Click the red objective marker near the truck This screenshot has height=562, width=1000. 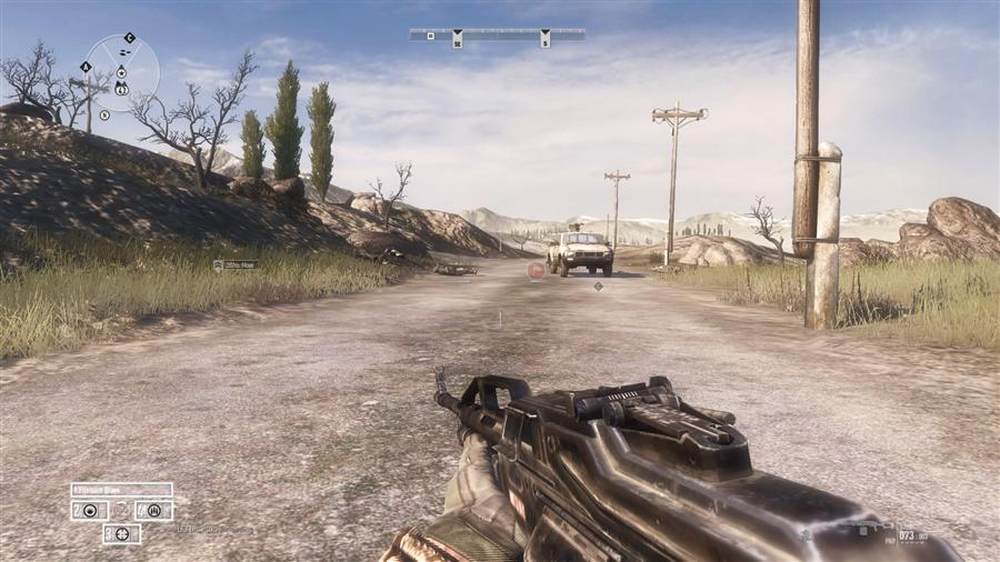click(x=536, y=269)
